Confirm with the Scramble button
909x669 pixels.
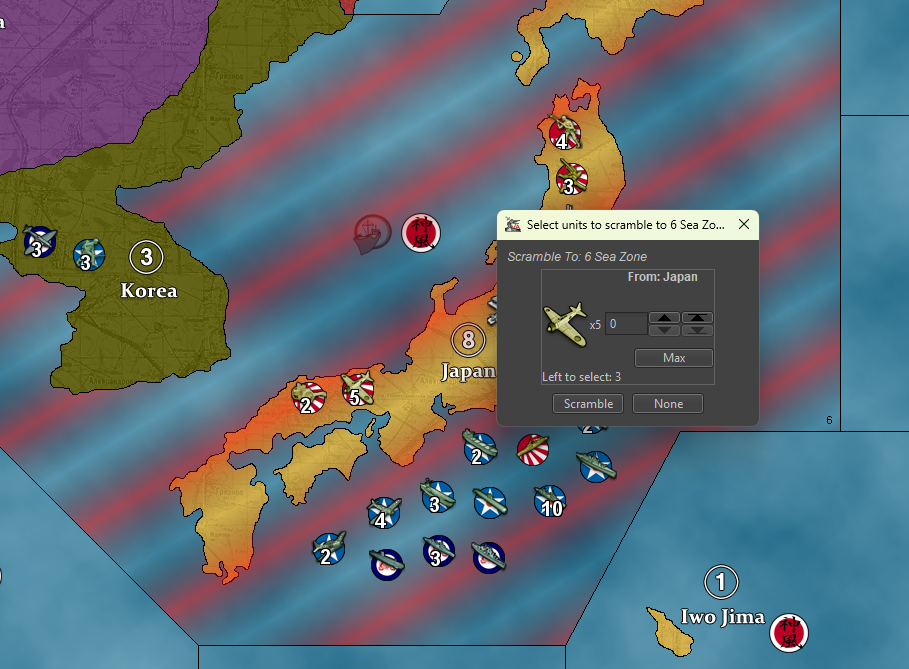[x=588, y=404]
